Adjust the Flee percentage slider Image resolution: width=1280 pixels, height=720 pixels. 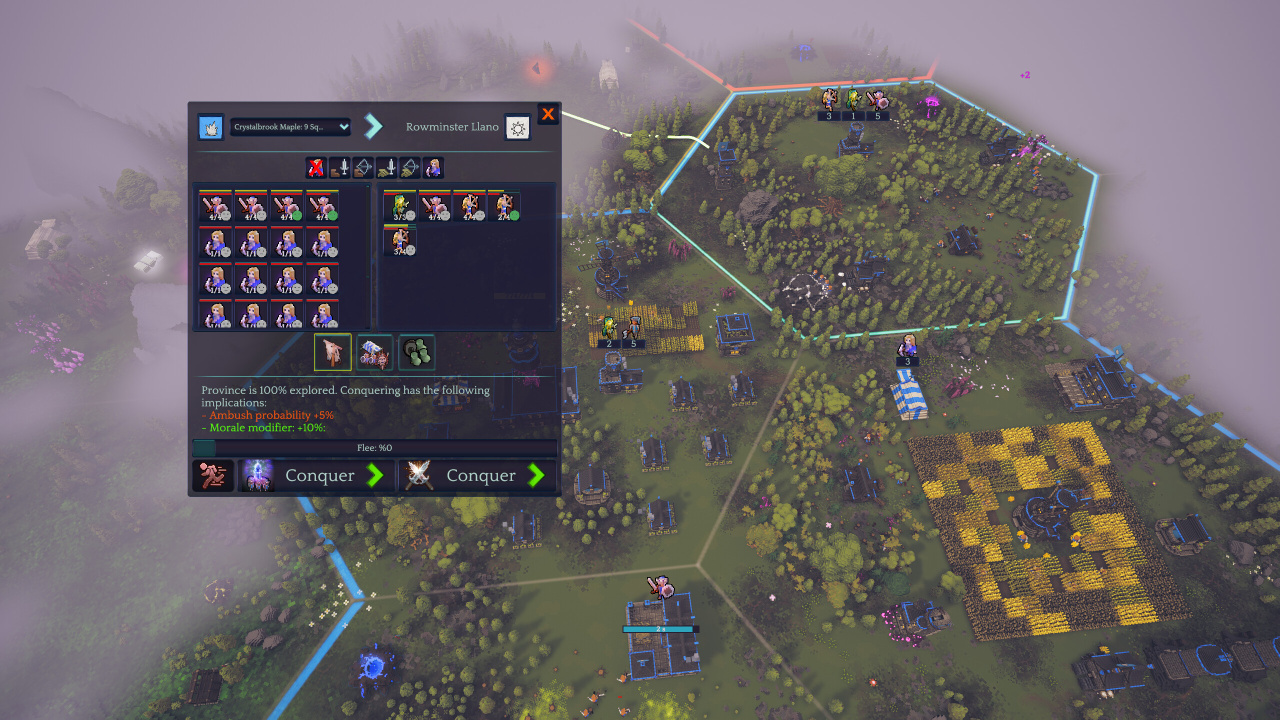[x=374, y=448]
